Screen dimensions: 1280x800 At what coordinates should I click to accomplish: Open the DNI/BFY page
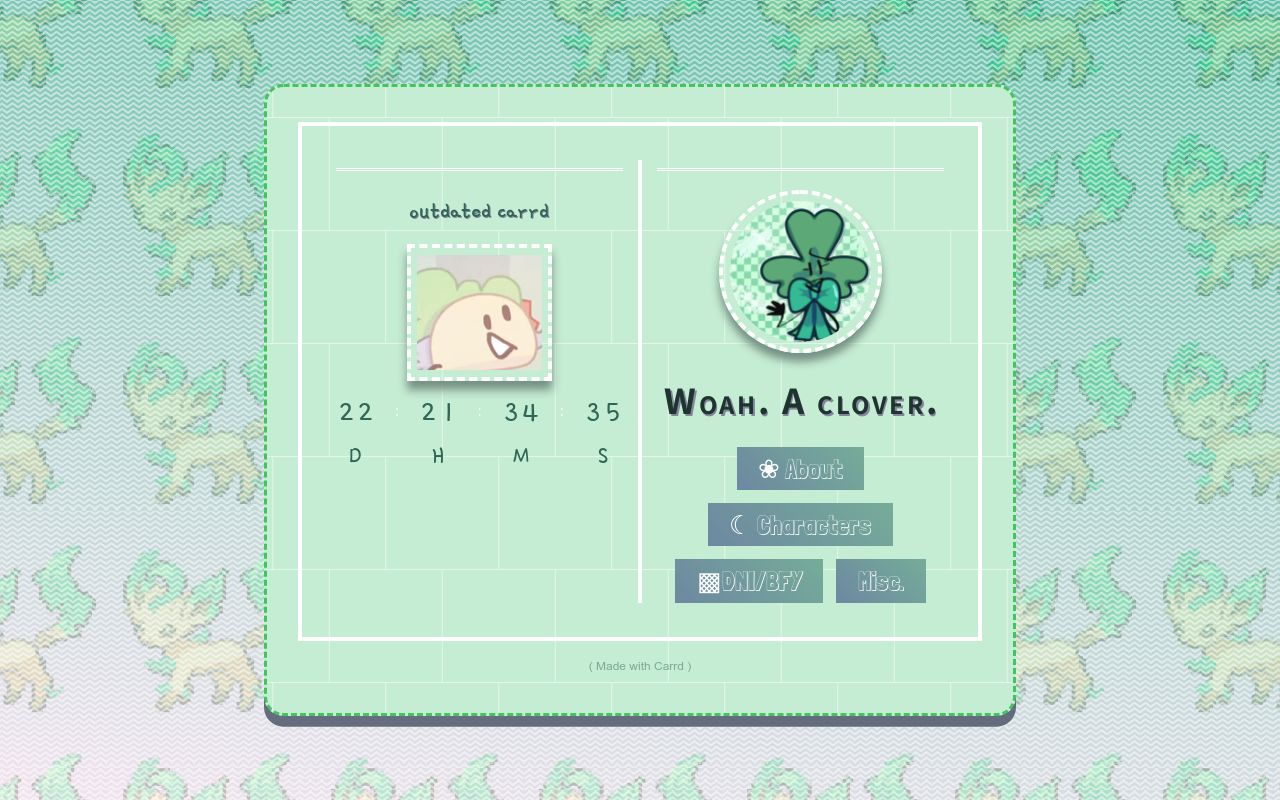(748, 580)
